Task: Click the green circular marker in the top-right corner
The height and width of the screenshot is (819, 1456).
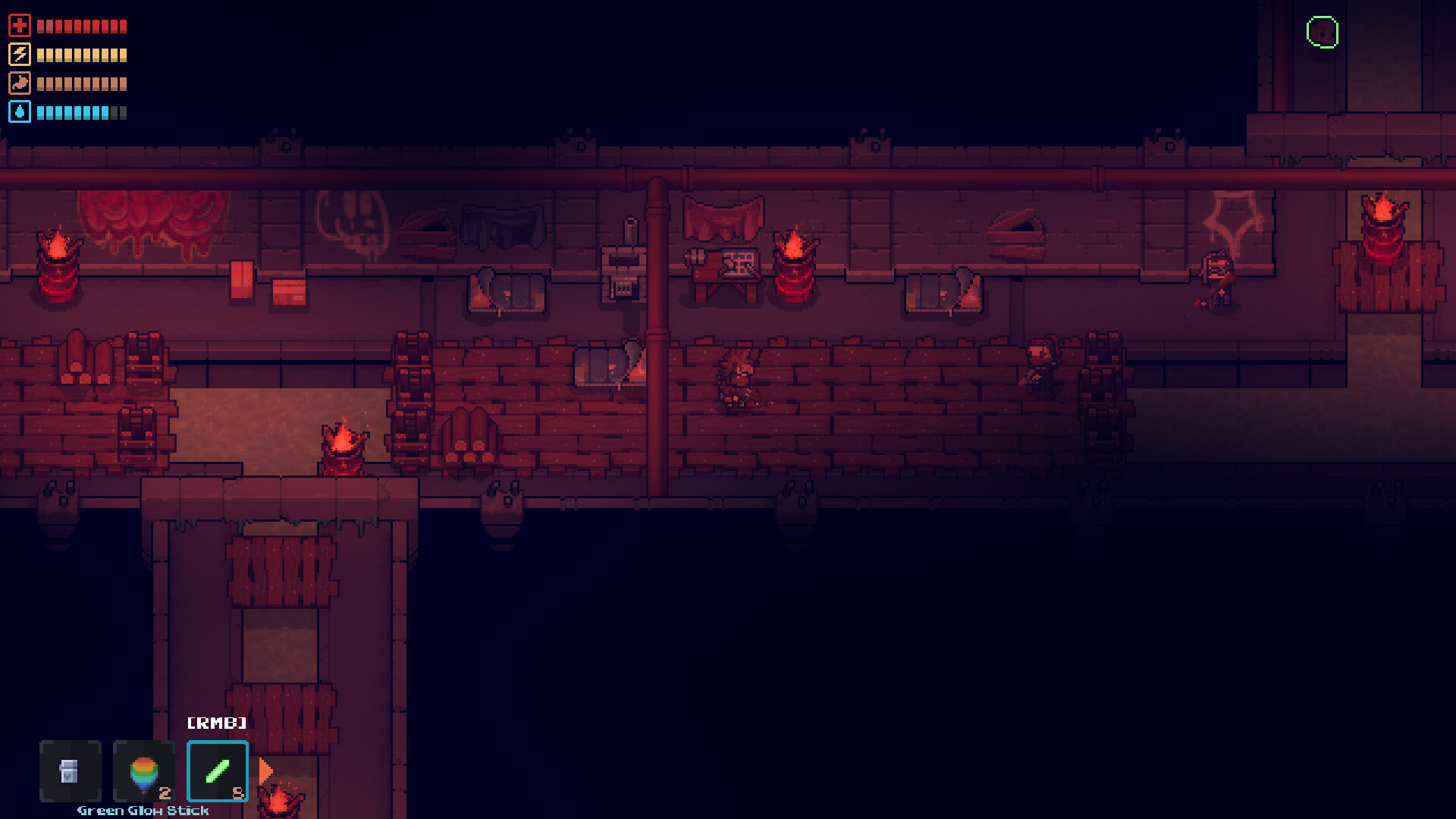Action: (x=1323, y=32)
